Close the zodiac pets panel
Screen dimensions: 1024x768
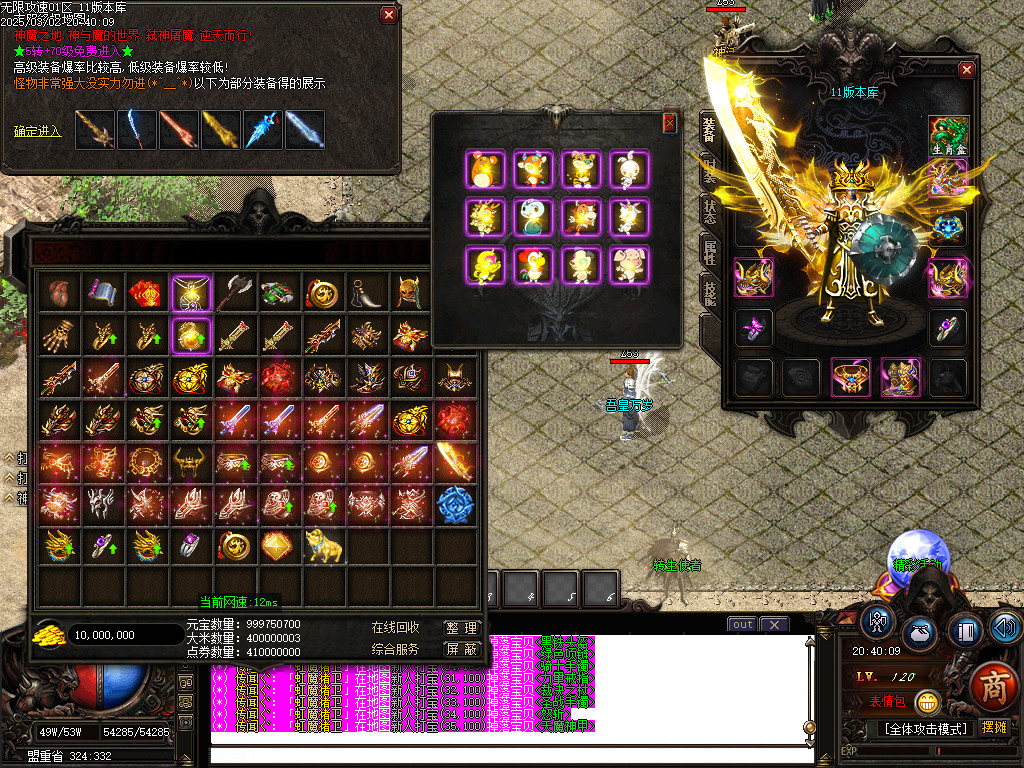tap(669, 123)
